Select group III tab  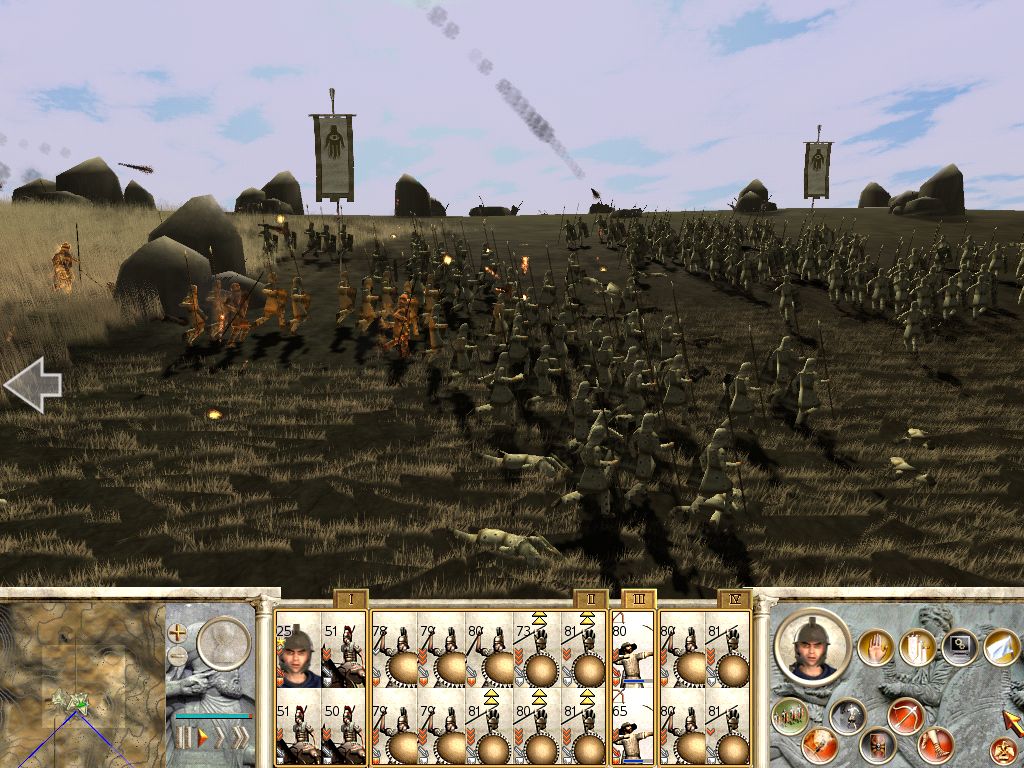pyautogui.click(x=638, y=600)
